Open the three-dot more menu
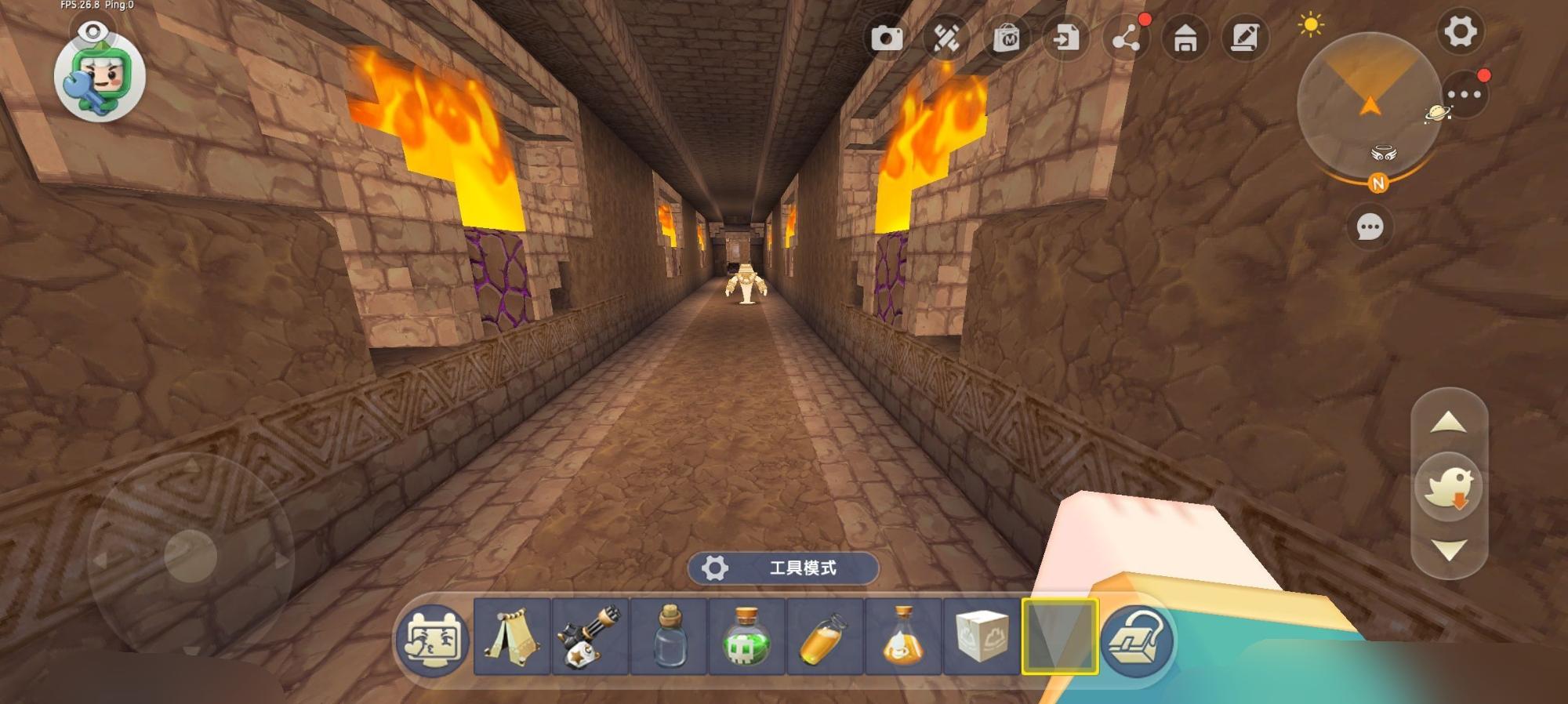Screen dimensions: 1568x704 (1464, 96)
